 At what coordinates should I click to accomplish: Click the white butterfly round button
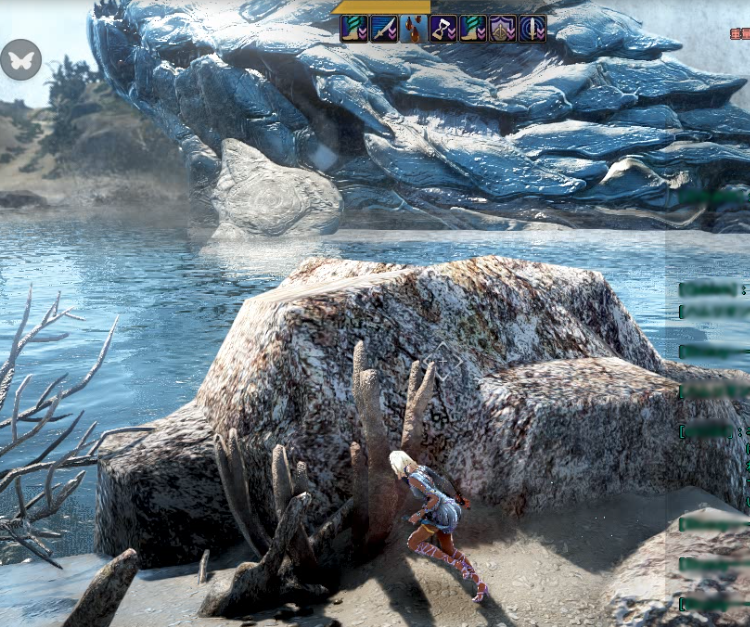coord(20,60)
